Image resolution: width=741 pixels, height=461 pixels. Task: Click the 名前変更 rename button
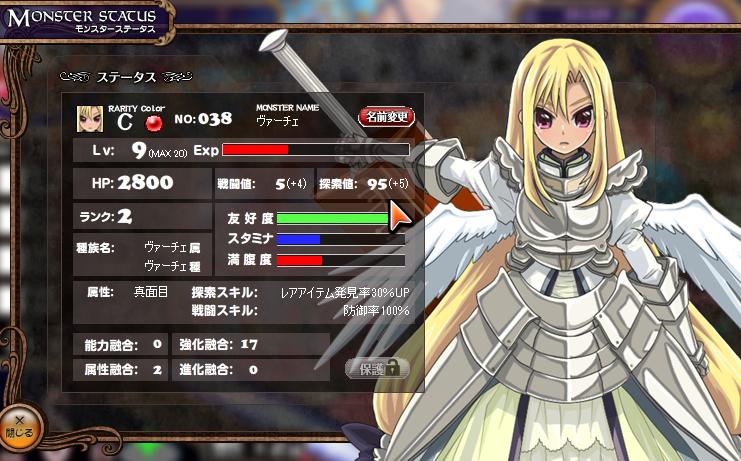coord(385,117)
